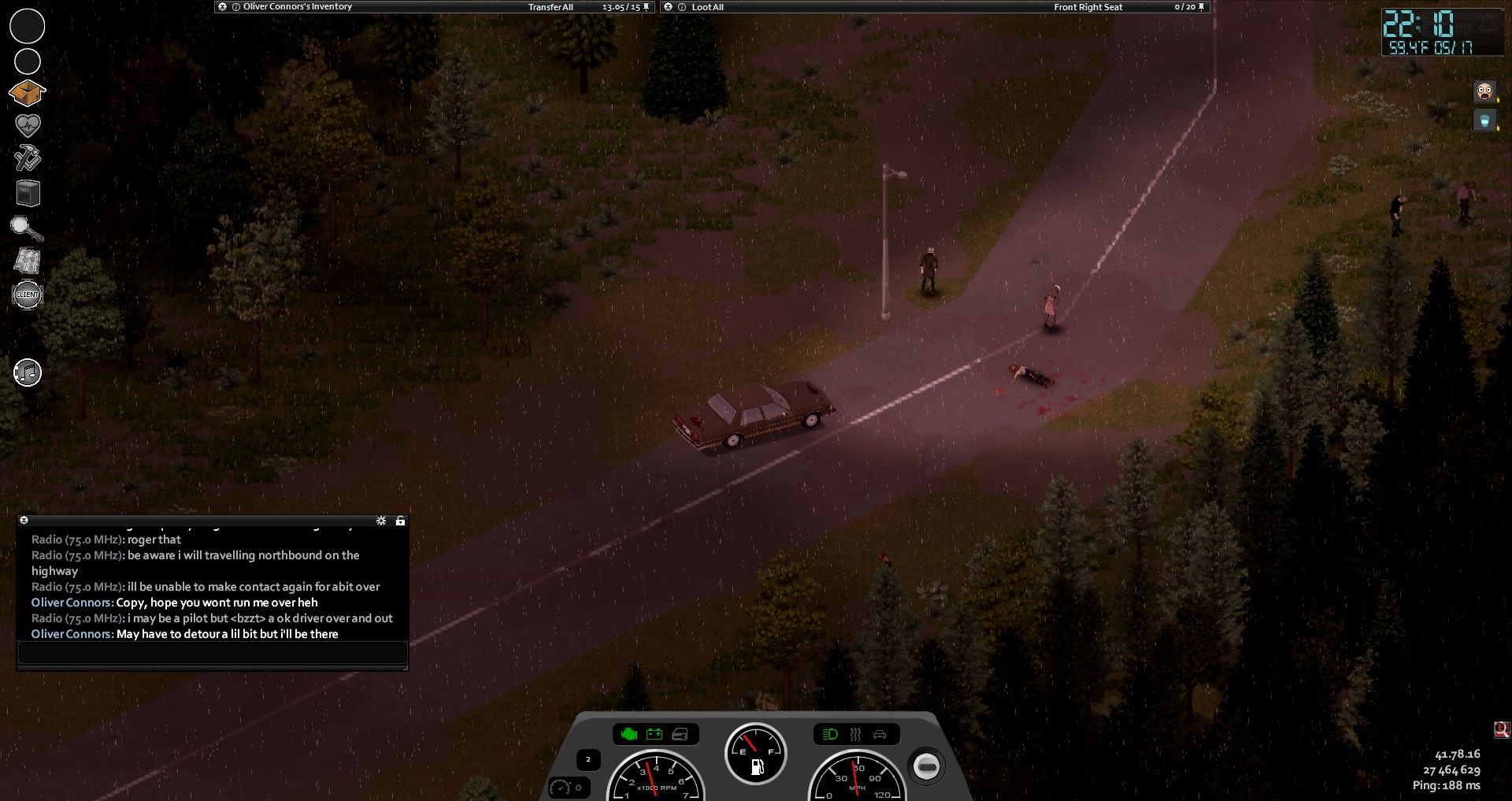1512x801 pixels.
Task: Toggle the chat window lock
Action: 400,521
